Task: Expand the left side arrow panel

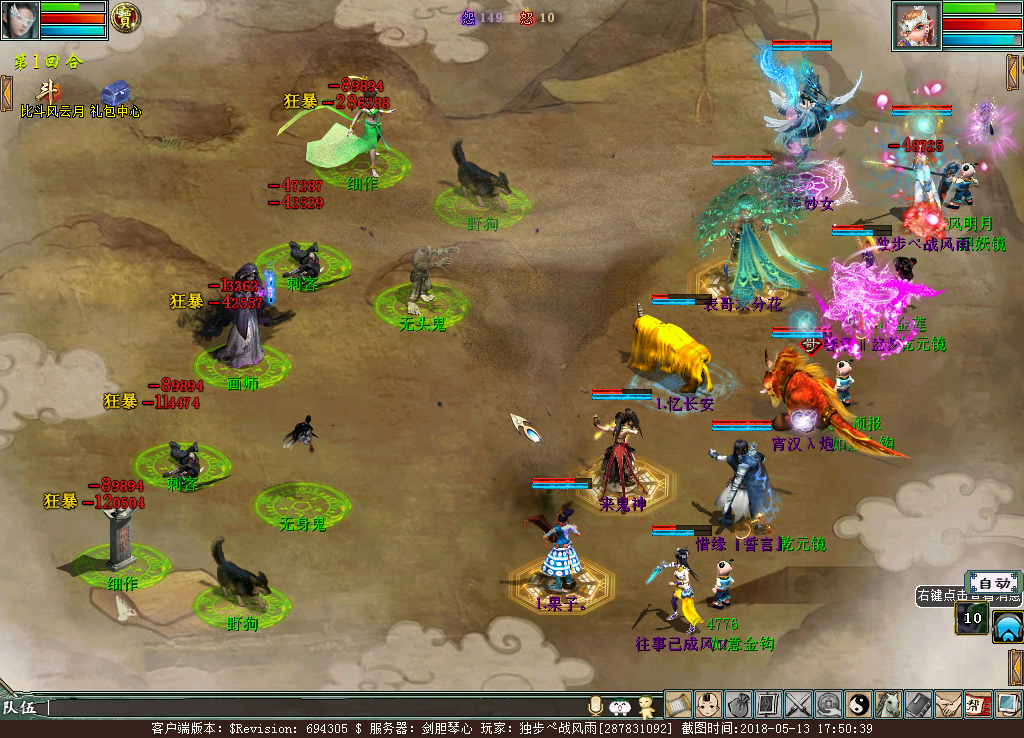Action: pyautogui.click(x=6, y=92)
